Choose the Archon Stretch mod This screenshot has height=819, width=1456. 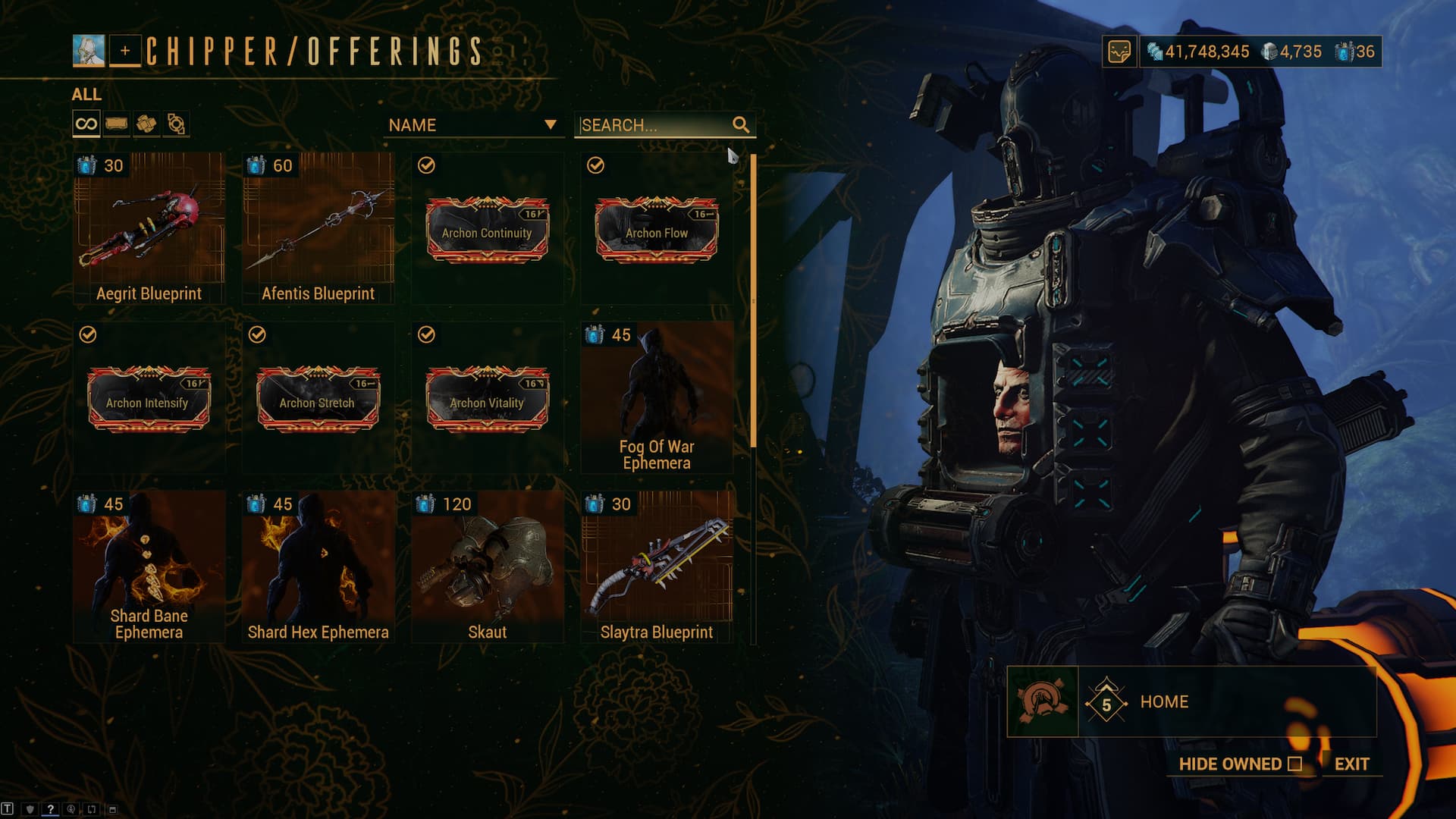(x=318, y=399)
